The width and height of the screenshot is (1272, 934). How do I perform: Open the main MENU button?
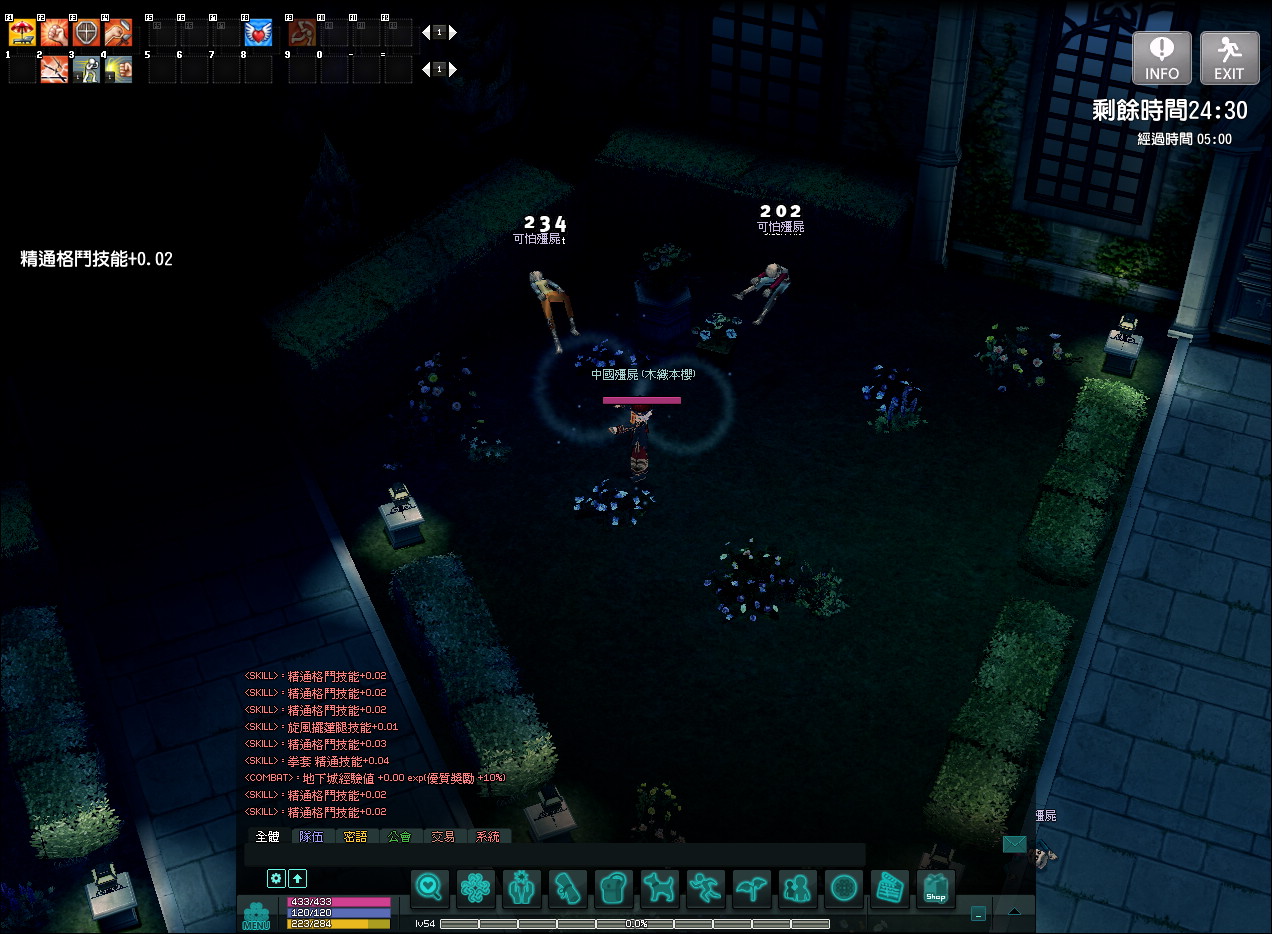click(x=257, y=915)
